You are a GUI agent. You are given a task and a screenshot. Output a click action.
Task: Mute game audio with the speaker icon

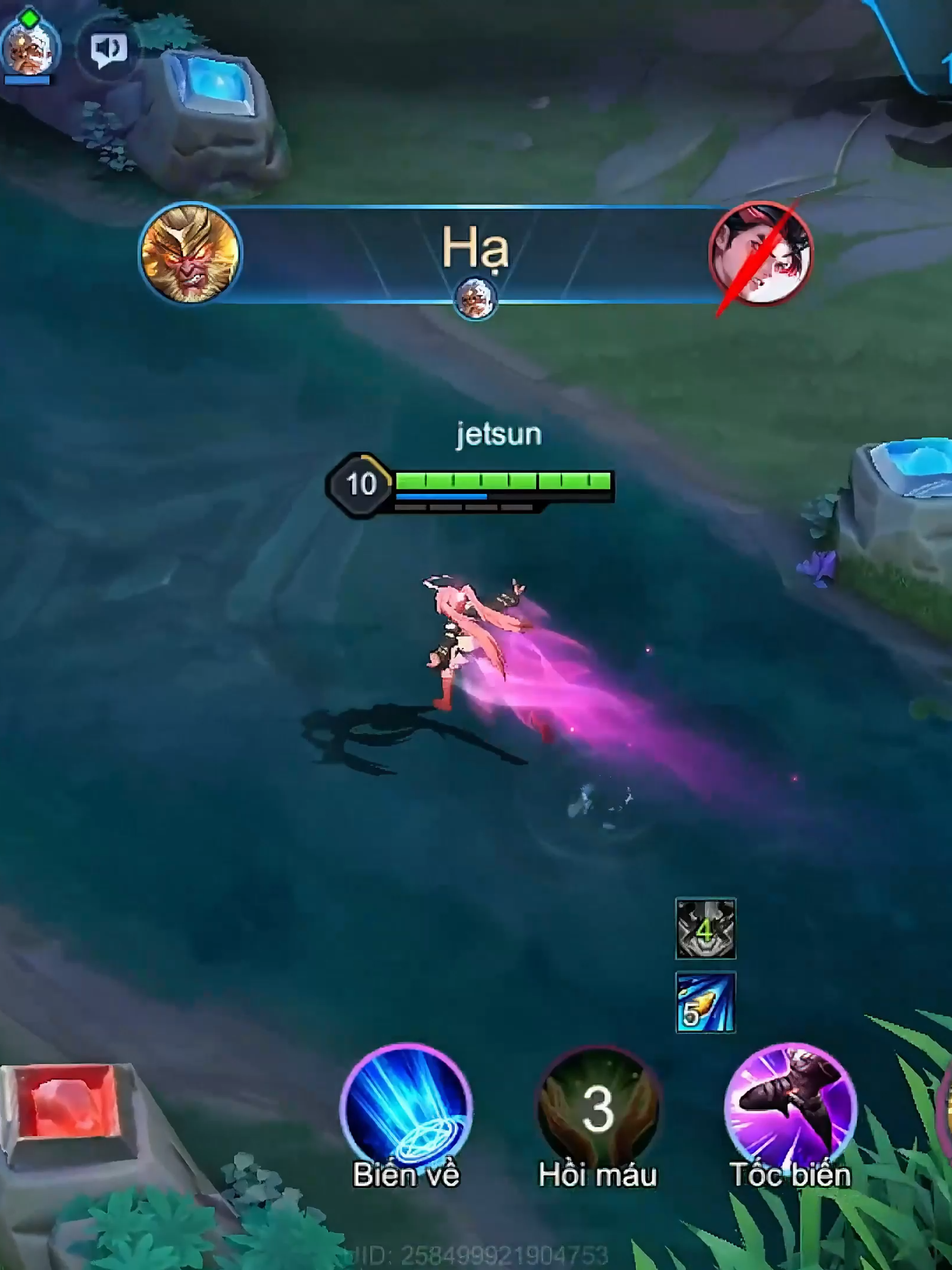pos(105,48)
